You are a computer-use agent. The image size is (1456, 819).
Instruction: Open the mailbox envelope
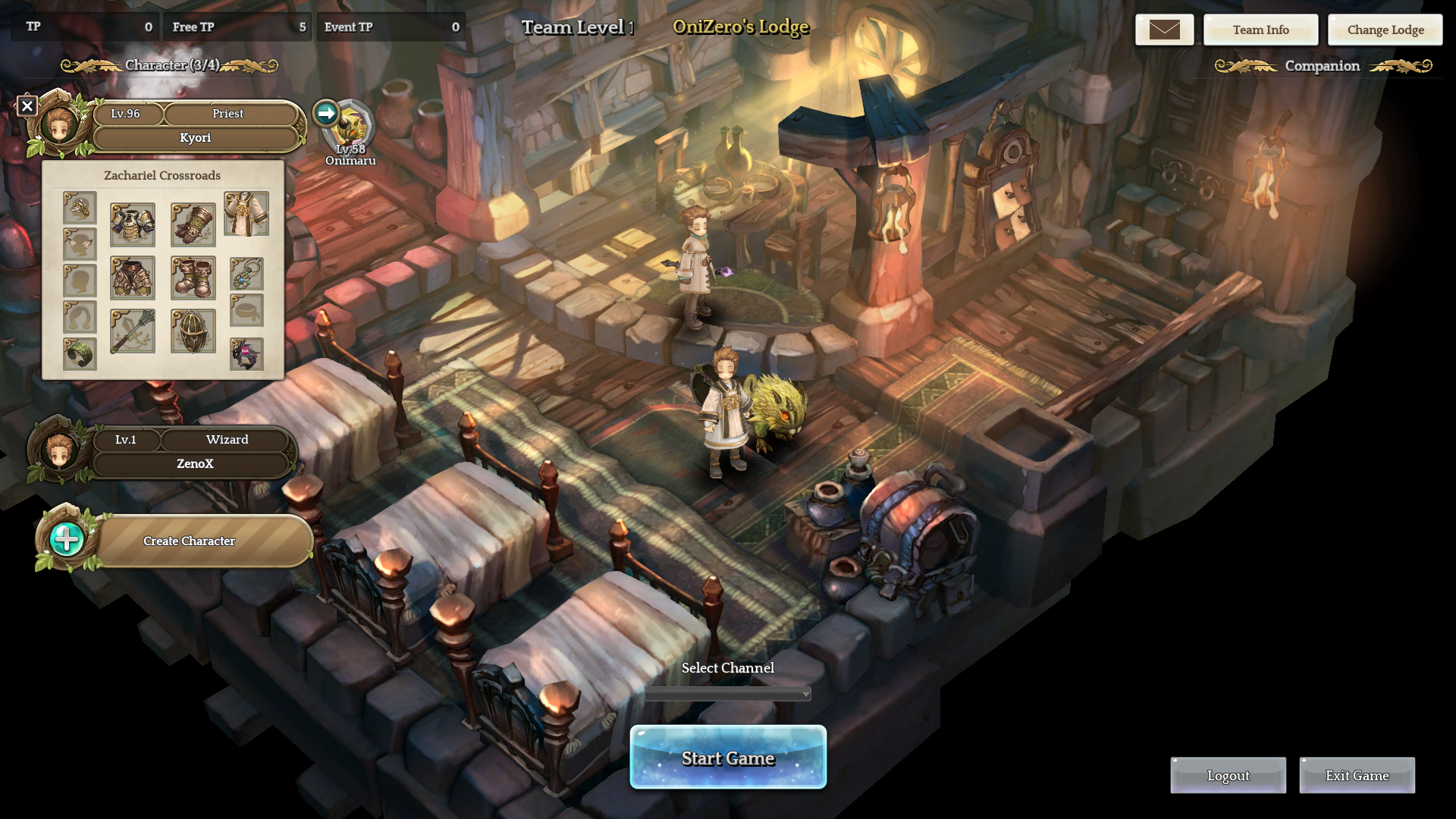coord(1164,30)
